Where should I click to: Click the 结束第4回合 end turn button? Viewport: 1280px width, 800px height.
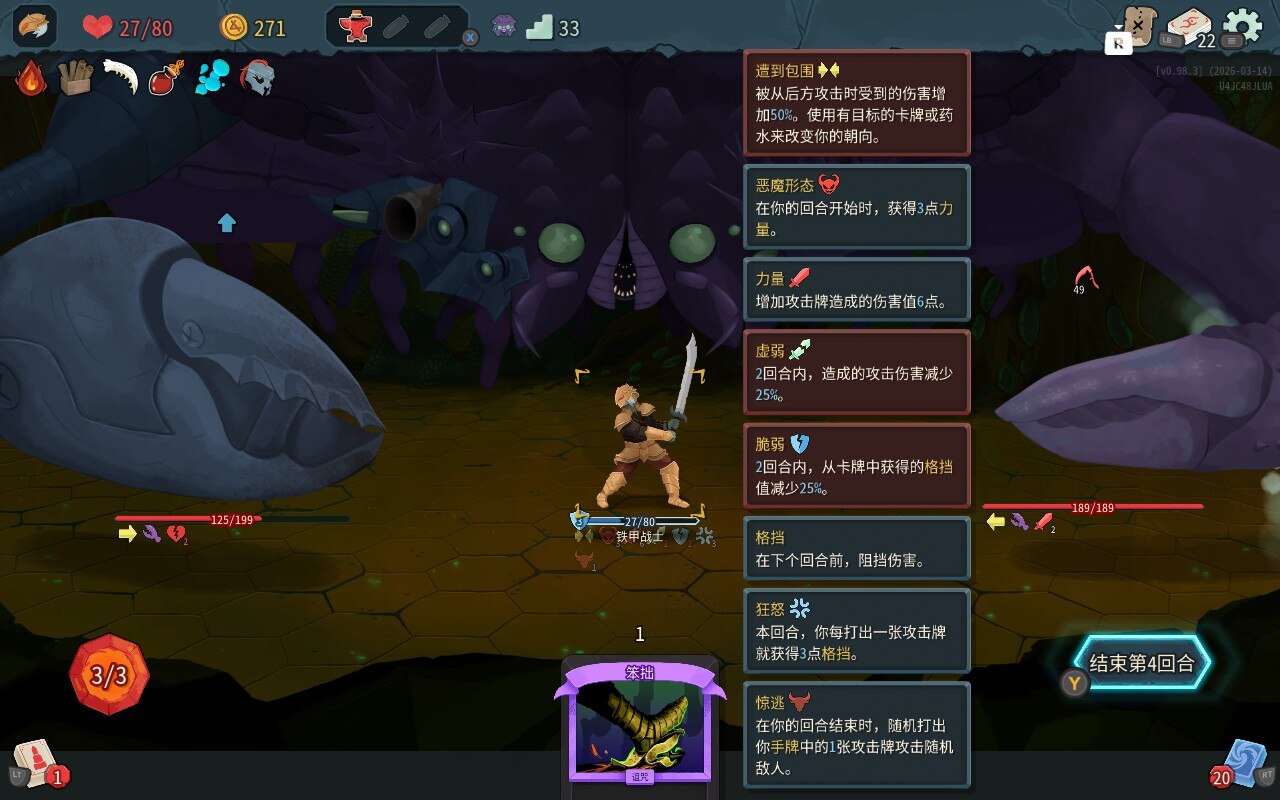[x=1141, y=663]
